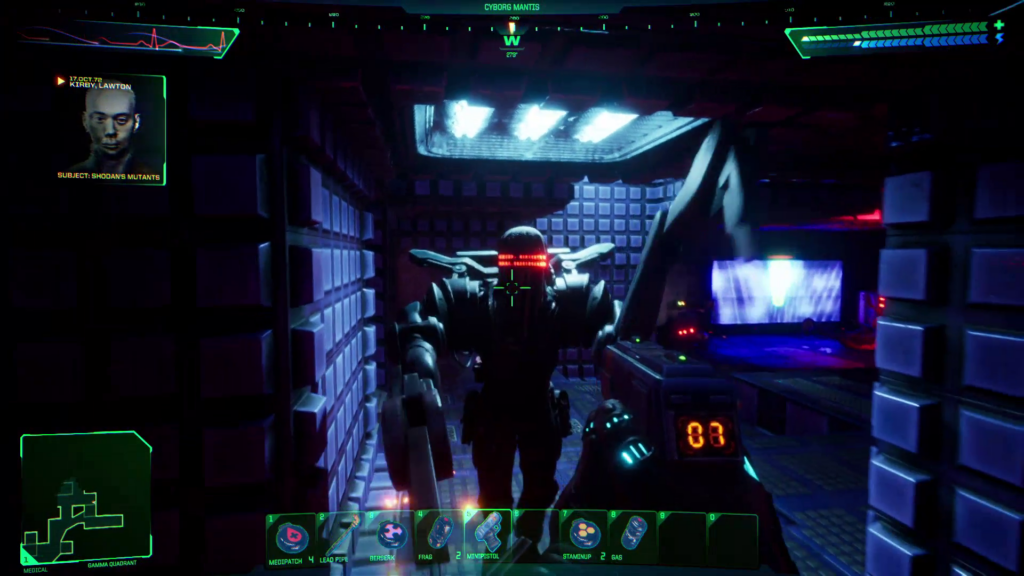Viewport: 1024px width, 576px height.
Task: Select the Staminup patch slot
Action: (585, 536)
